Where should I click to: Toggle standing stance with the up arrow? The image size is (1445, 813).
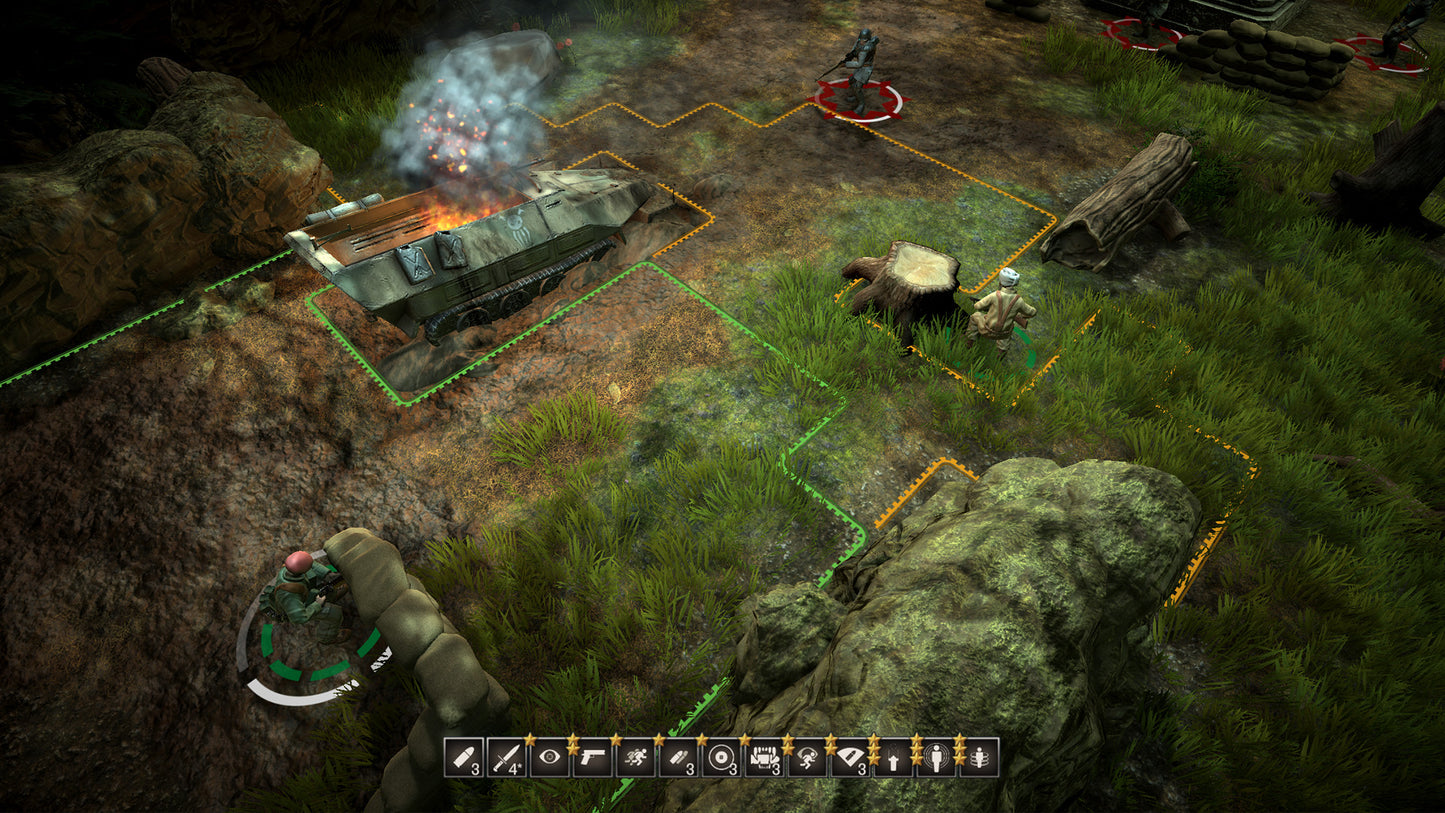(894, 760)
